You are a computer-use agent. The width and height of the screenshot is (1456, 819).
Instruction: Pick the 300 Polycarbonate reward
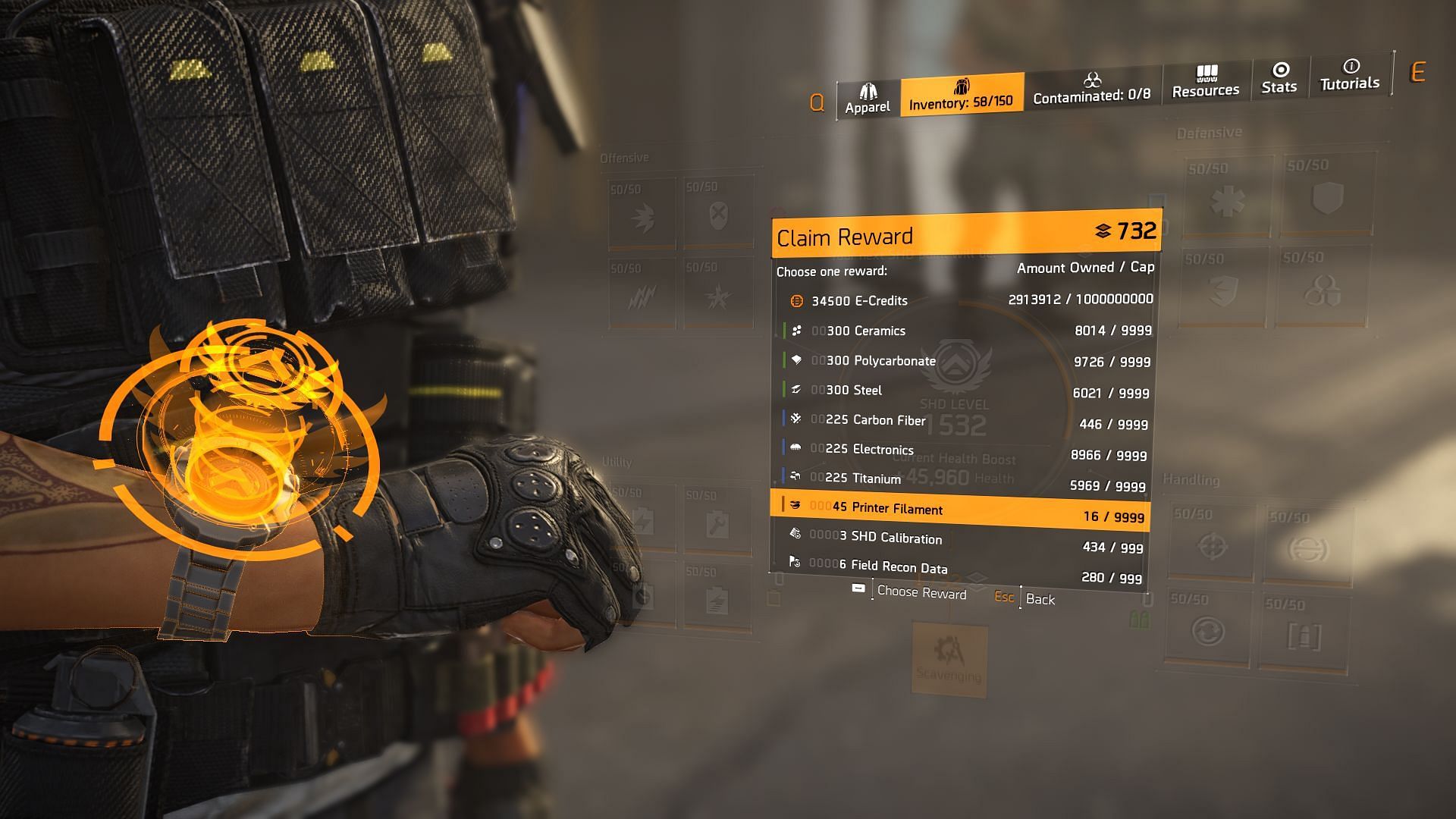(963, 361)
